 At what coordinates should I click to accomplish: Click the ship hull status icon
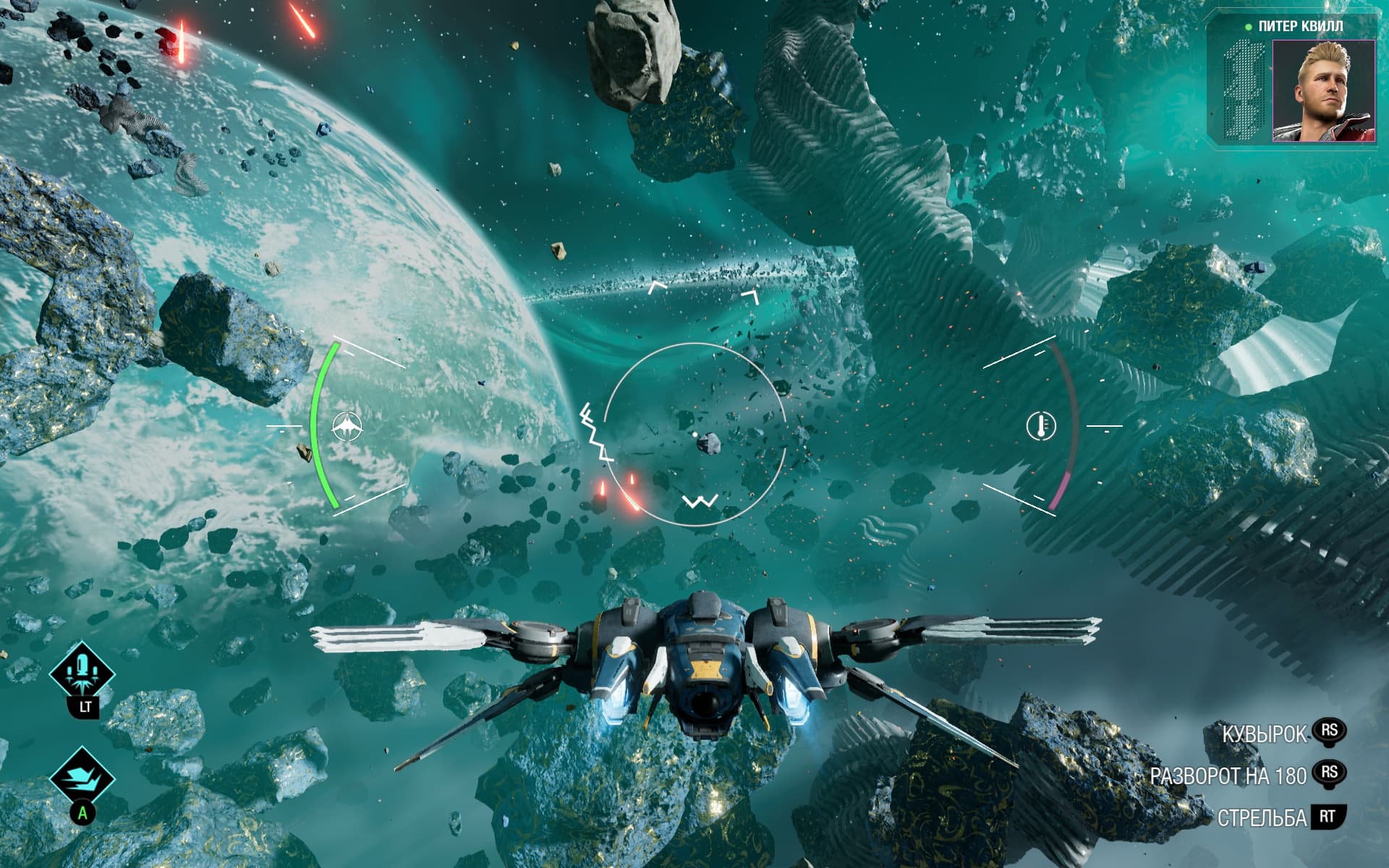tap(347, 426)
